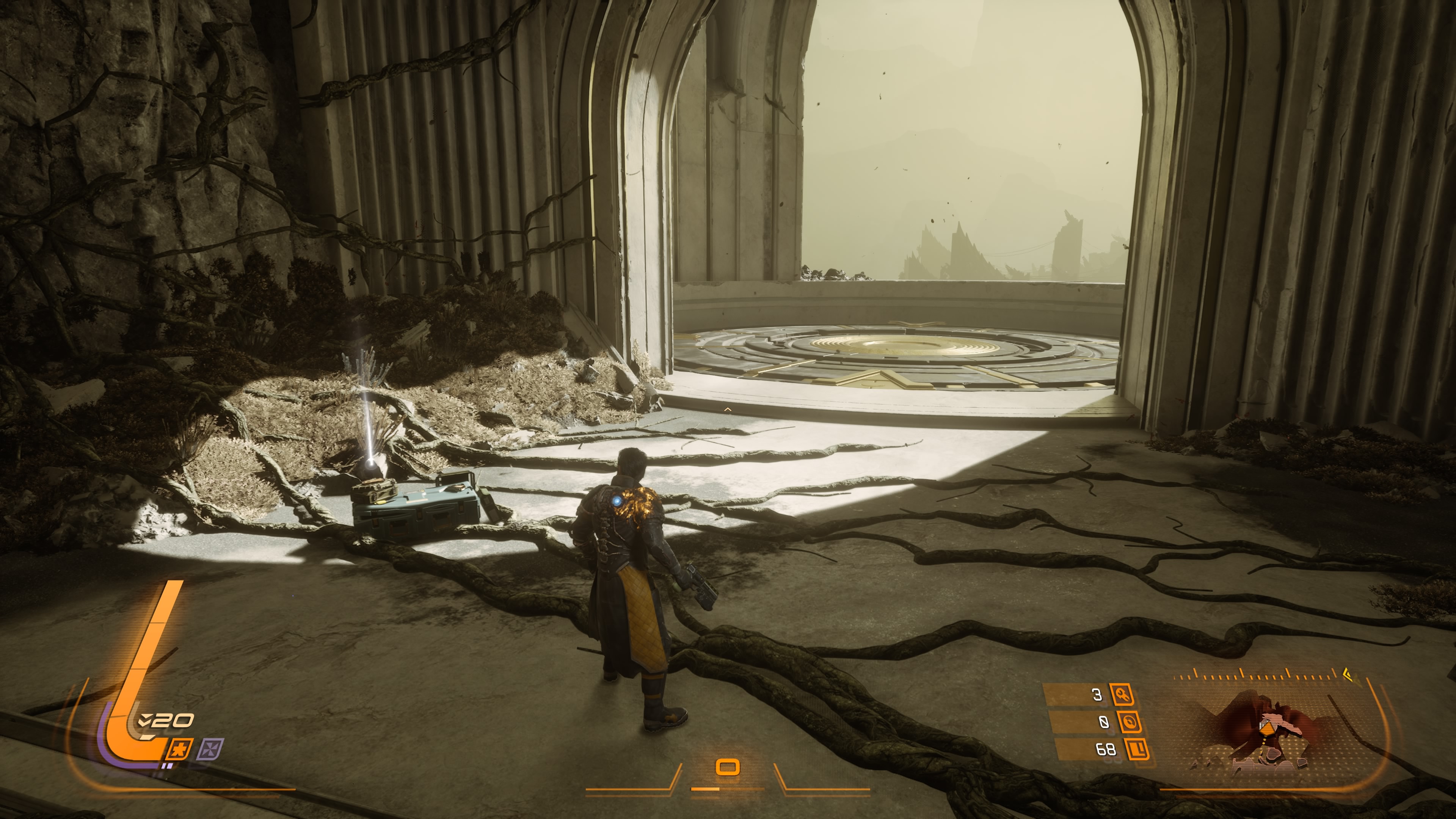Click the grey pinwheel status icon
1456x819 pixels.
click(210, 750)
